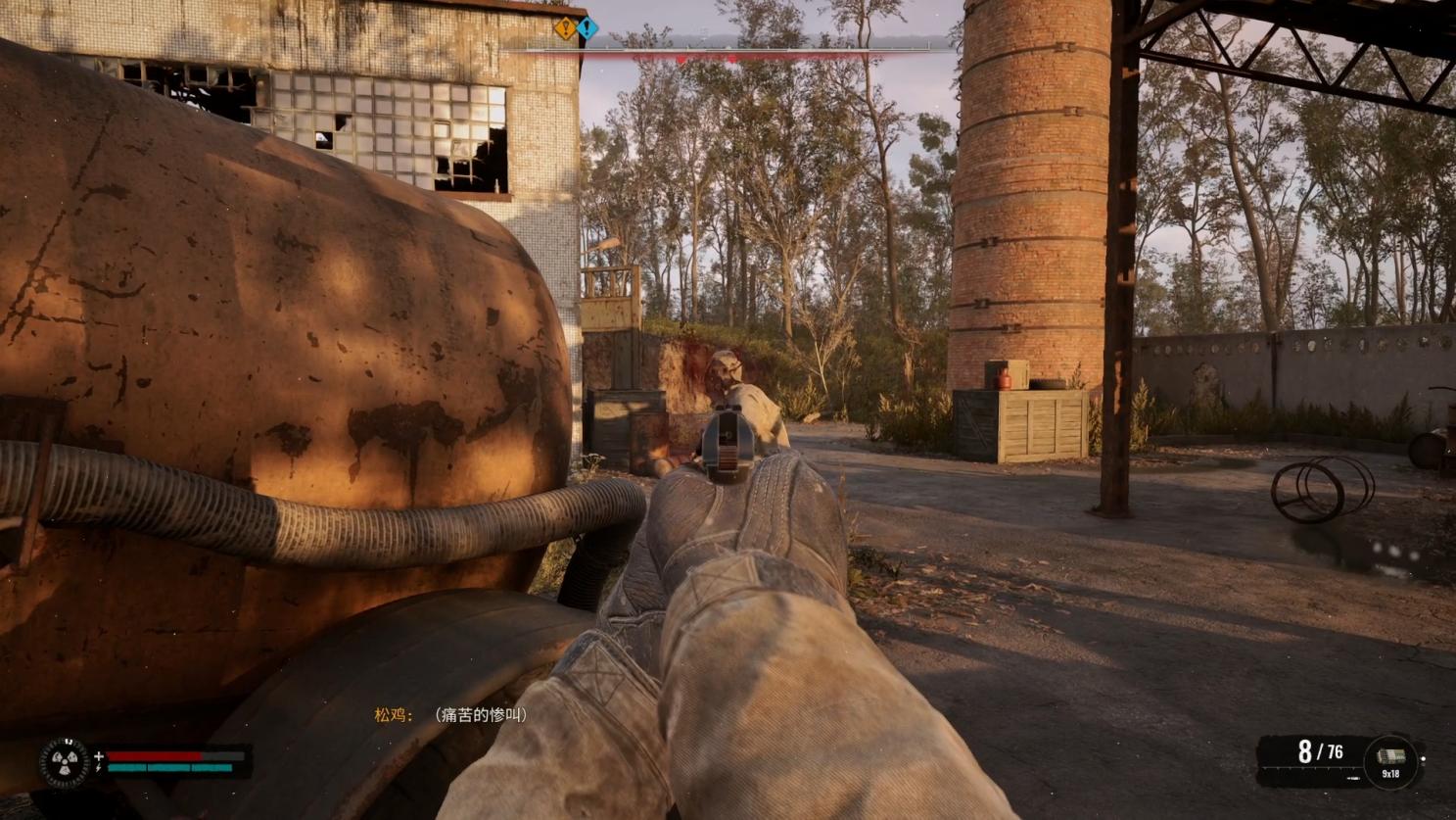Choose the 9x18 ammo type icon

(1390, 757)
